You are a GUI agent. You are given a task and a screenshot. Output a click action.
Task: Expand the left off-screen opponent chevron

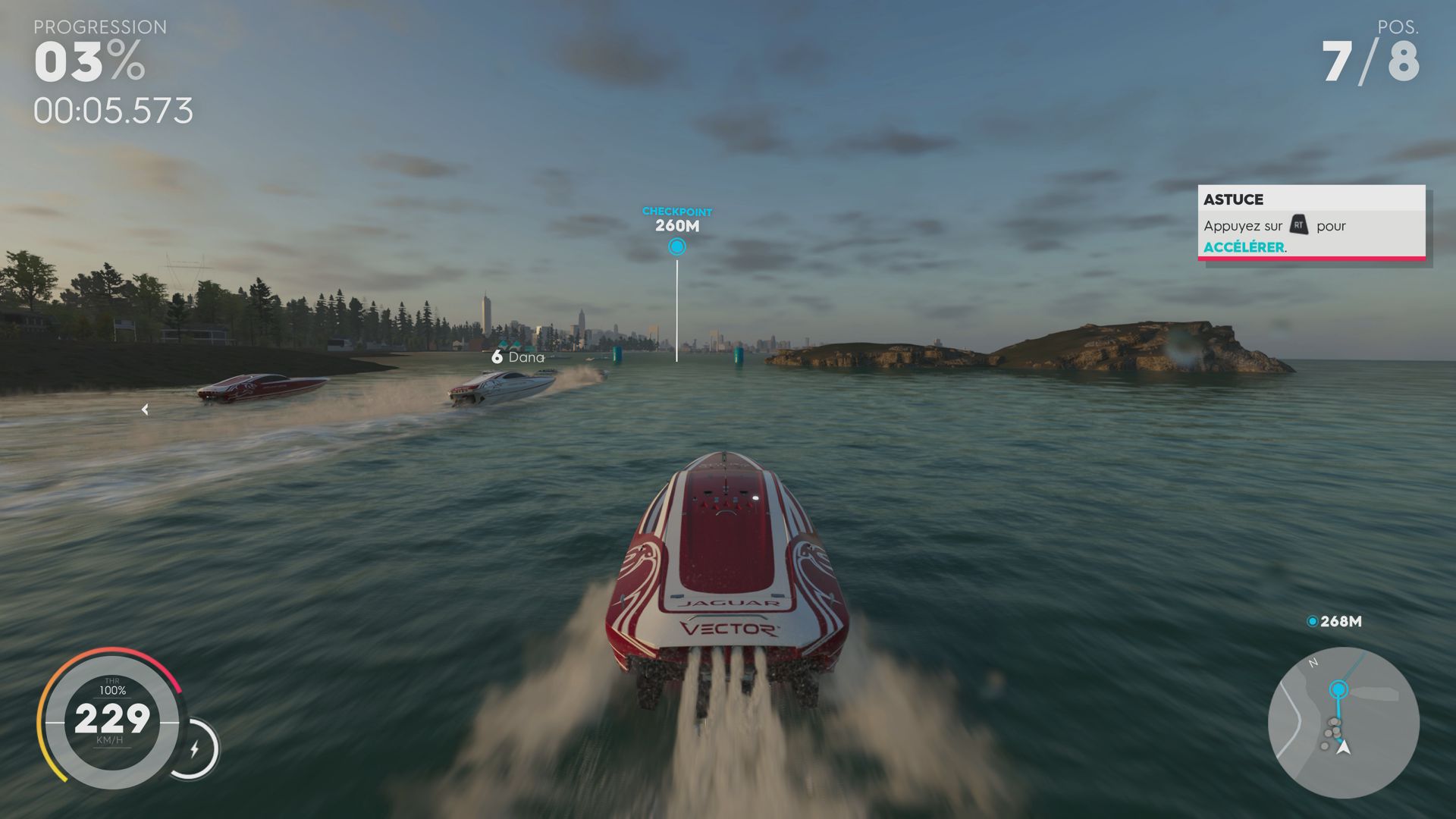pyautogui.click(x=143, y=409)
